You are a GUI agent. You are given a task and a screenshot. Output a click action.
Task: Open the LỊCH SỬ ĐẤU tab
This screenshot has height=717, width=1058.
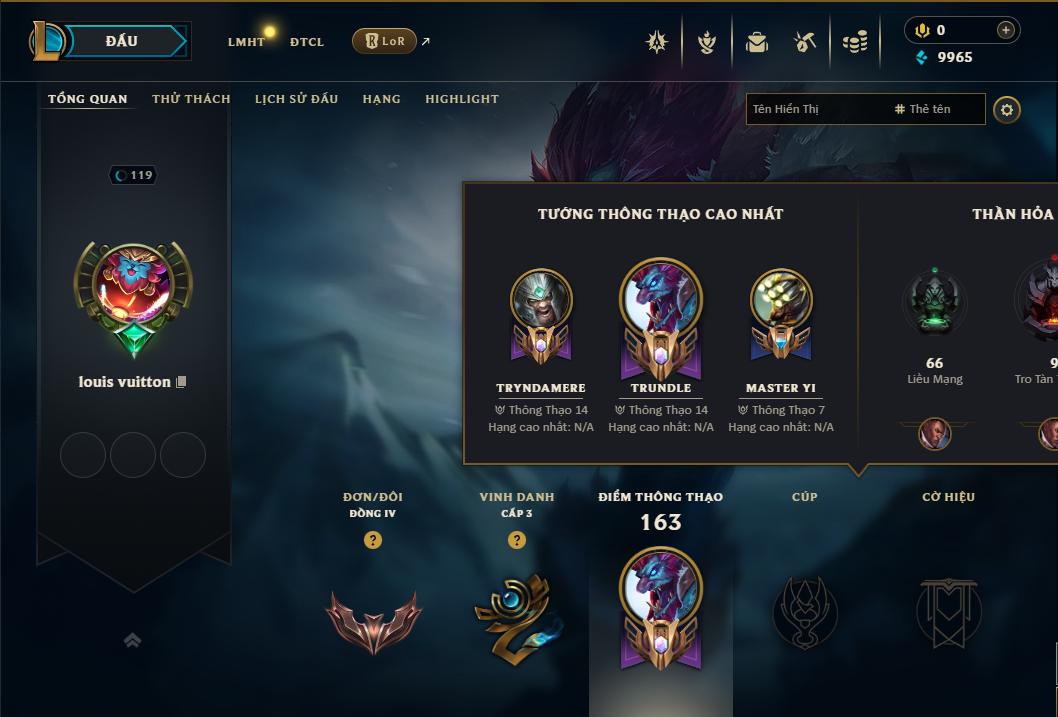tap(296, 99)
